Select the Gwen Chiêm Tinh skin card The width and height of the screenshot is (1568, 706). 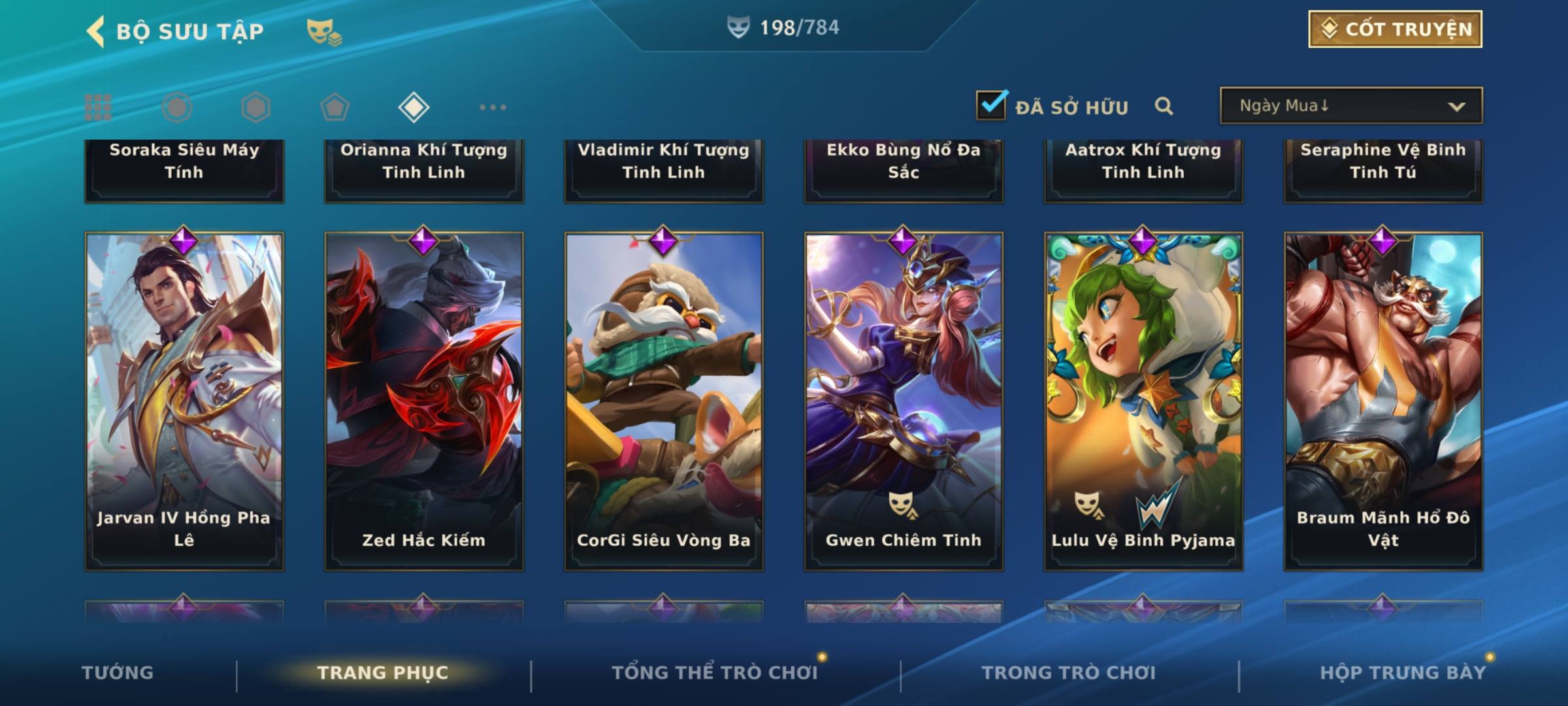[x=904, y=401]
